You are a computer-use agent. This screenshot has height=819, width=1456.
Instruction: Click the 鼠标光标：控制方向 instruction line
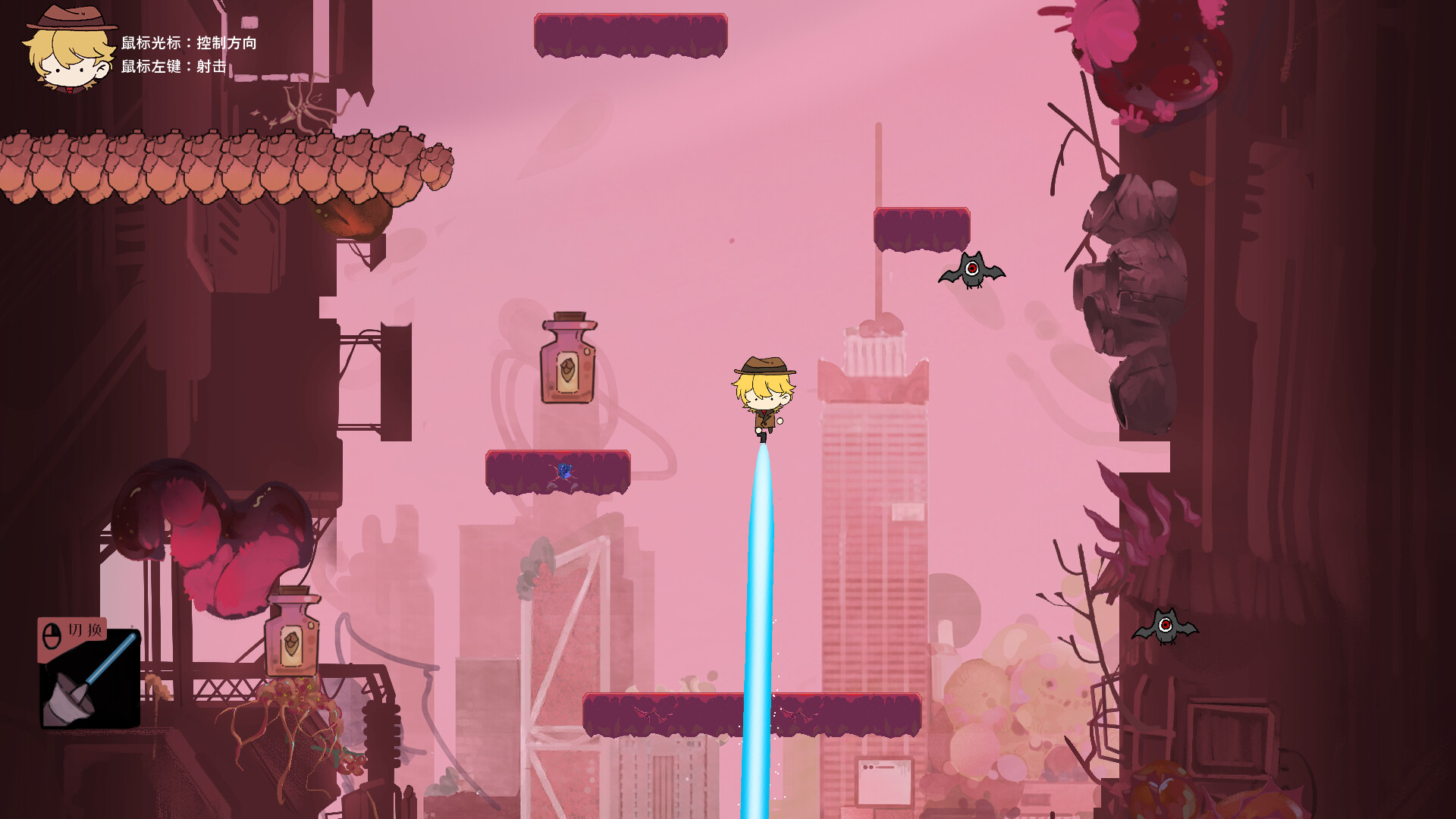click(x=190, y=43)
